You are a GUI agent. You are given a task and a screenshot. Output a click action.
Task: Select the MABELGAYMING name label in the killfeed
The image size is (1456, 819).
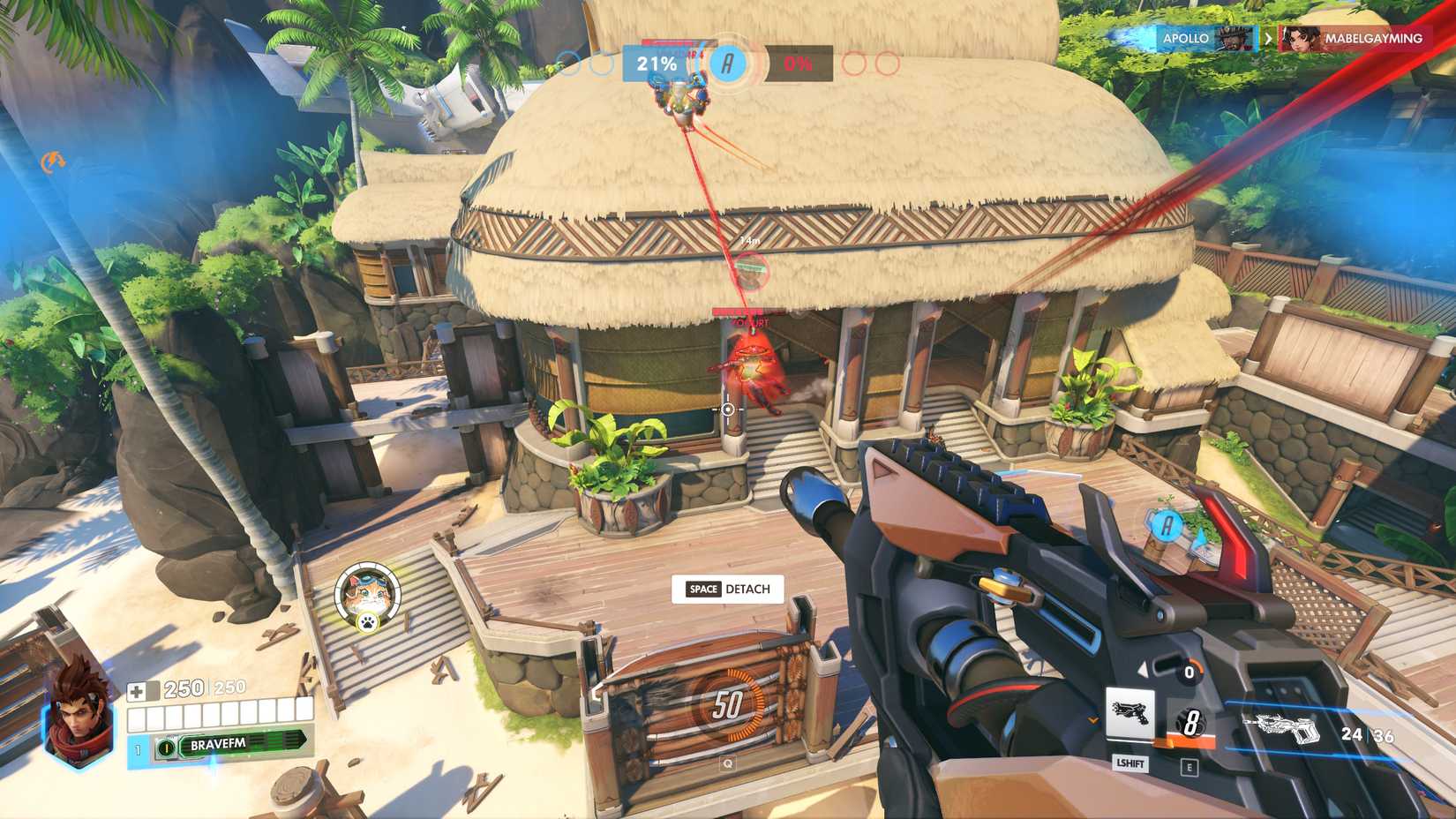1375,39
